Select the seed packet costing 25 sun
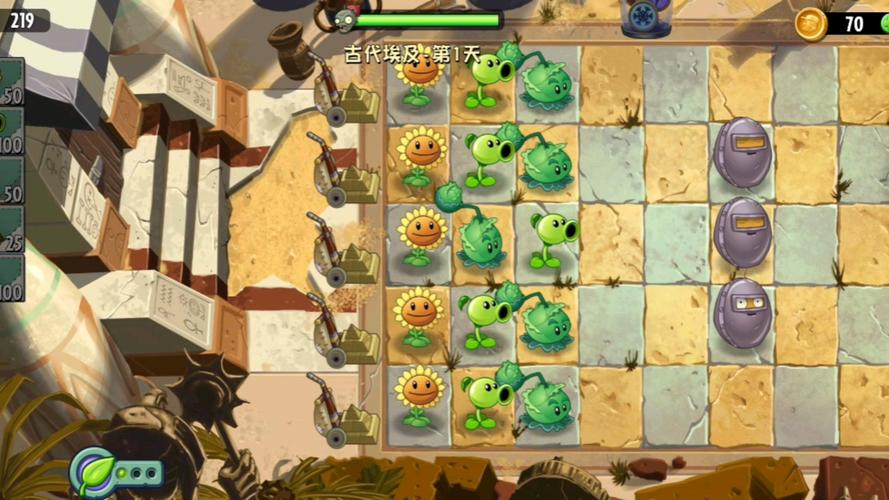Screen dimensions: 889x500 [10, 228]
